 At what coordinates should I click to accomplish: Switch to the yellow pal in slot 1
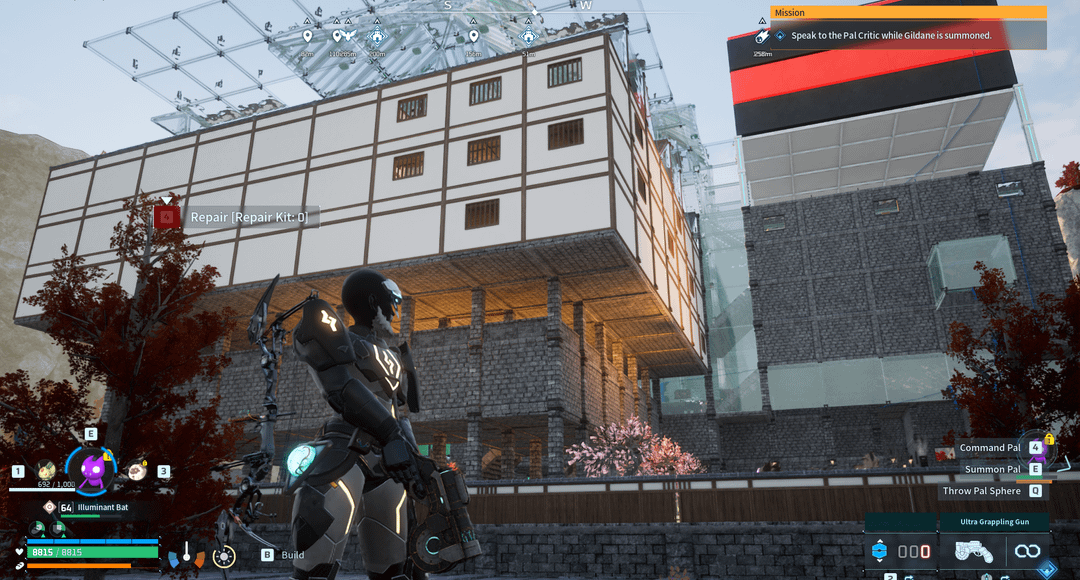point(46,470)
